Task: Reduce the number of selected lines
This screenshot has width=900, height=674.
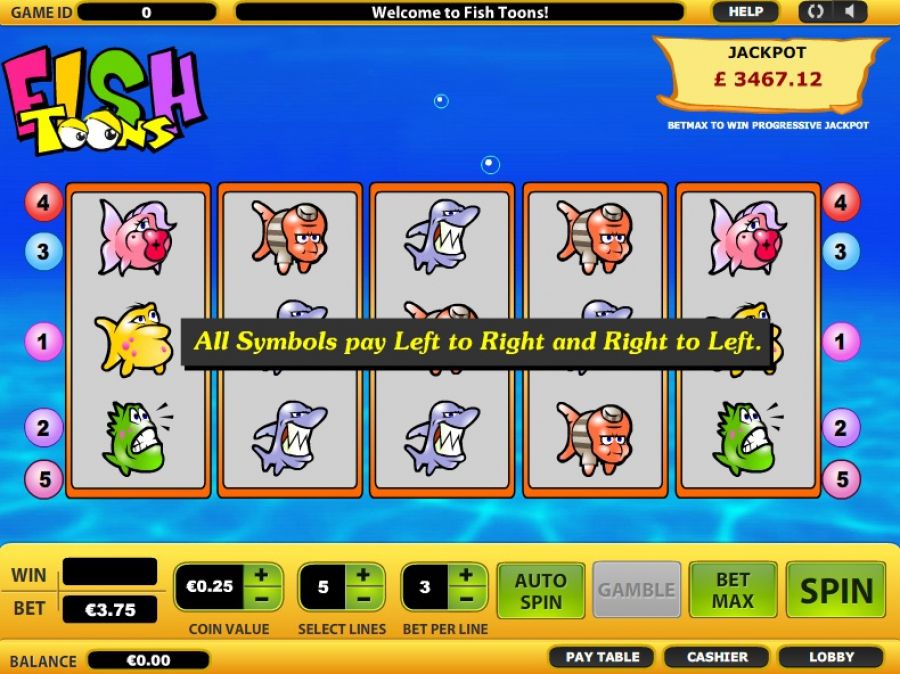Action: coord(364,599)
